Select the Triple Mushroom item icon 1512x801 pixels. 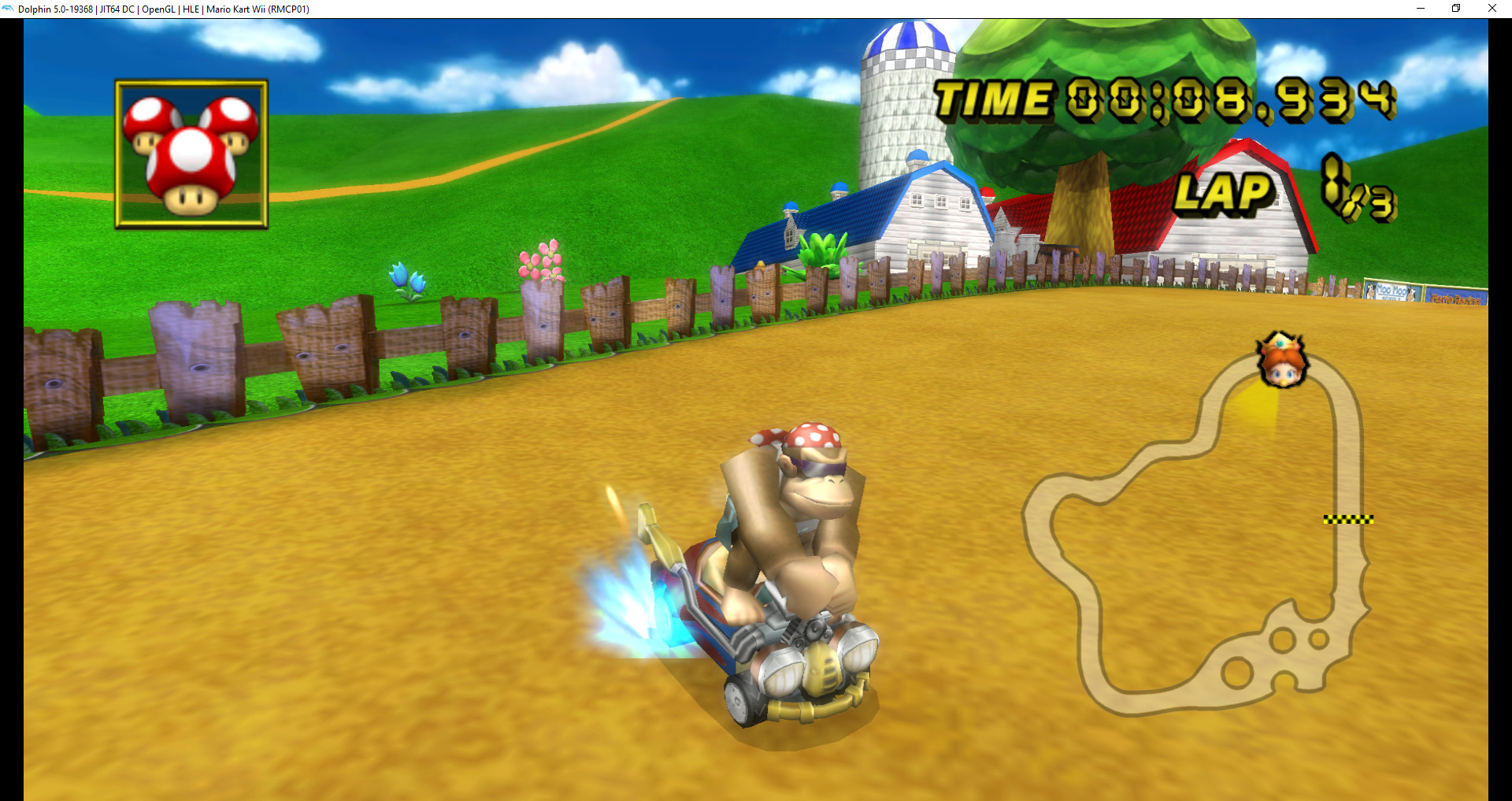point(189,151)
